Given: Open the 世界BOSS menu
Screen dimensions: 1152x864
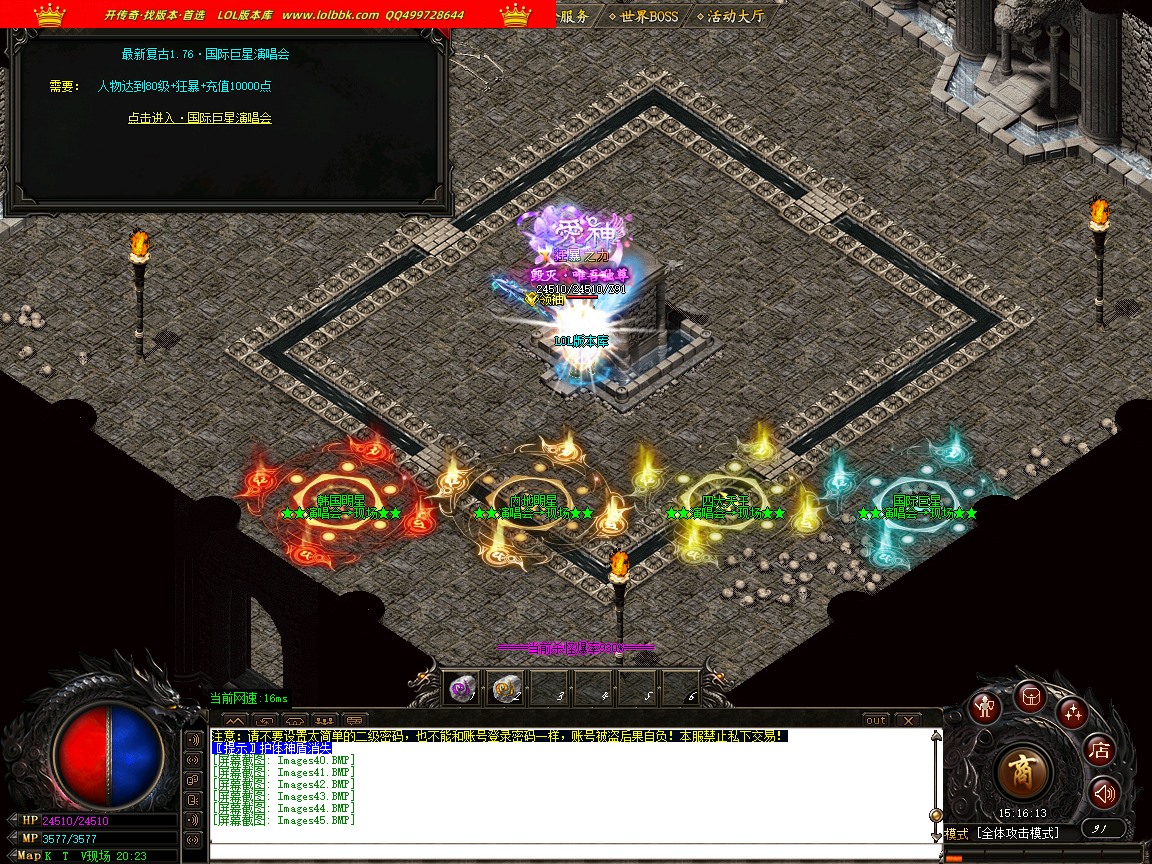Looking at the screenshot, I should click(x=648, y=16).
